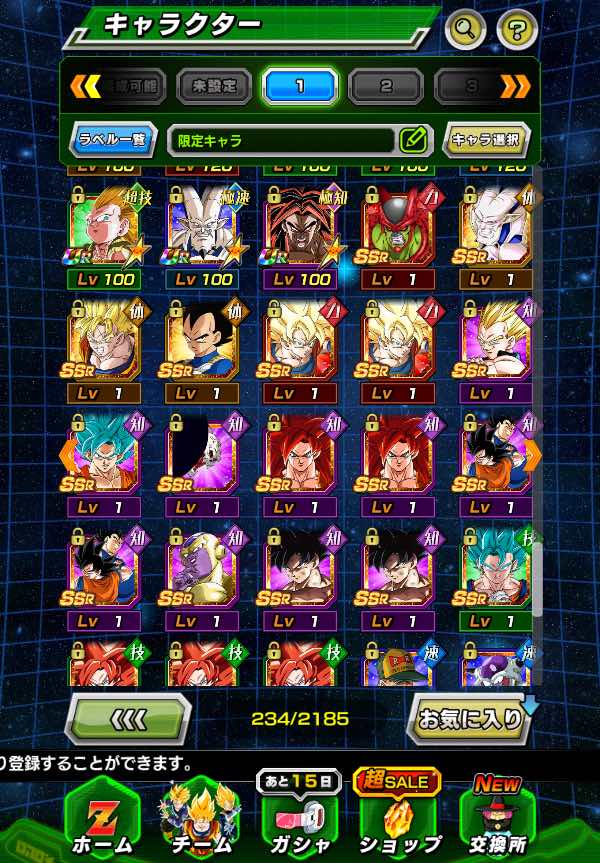Shift label tabs with right orange arrows
This screenshot has height=863, width=600.
tap(516, 86)
